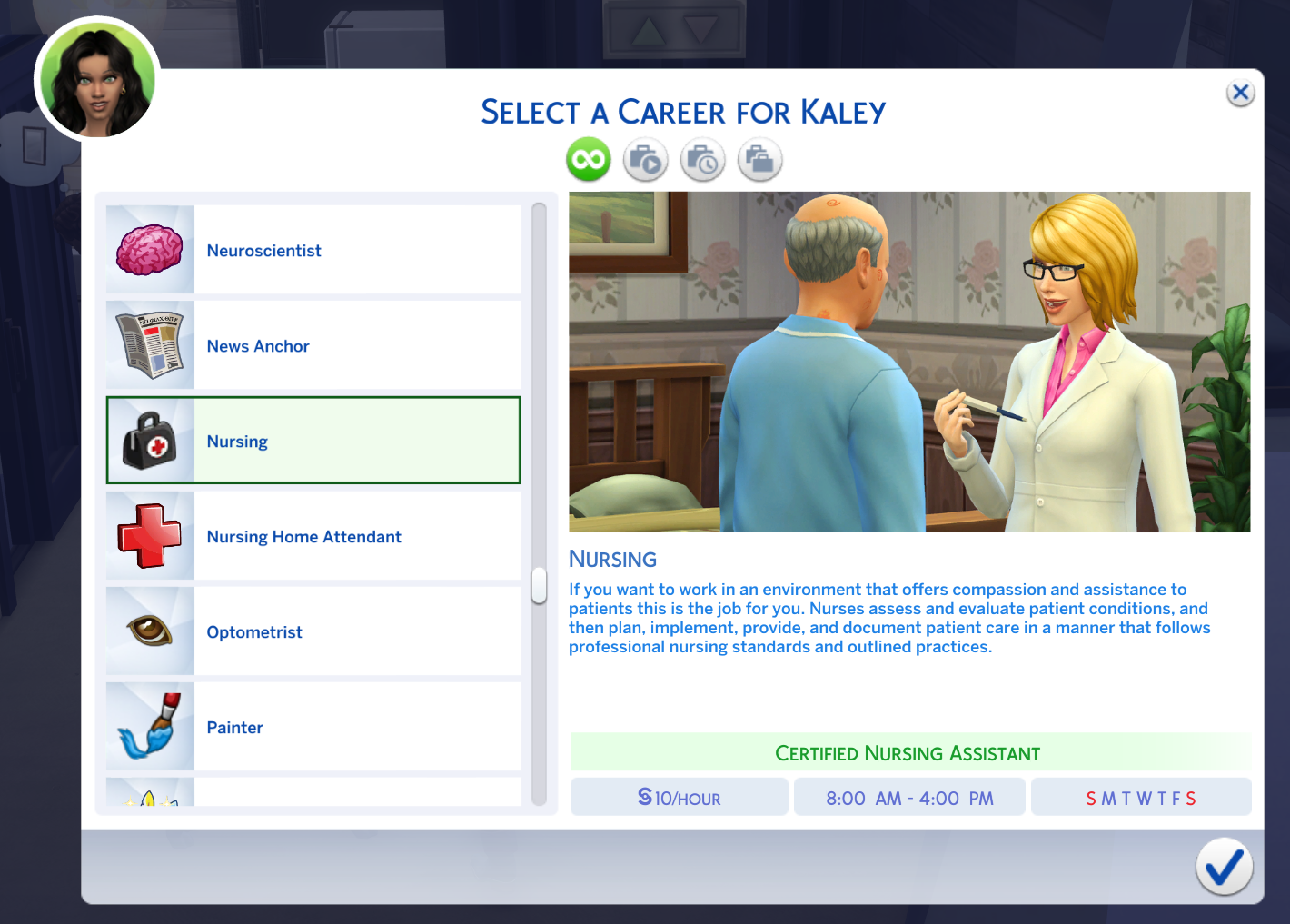
Task: Select the Optometrist eye icon
Action: [149, 631]
